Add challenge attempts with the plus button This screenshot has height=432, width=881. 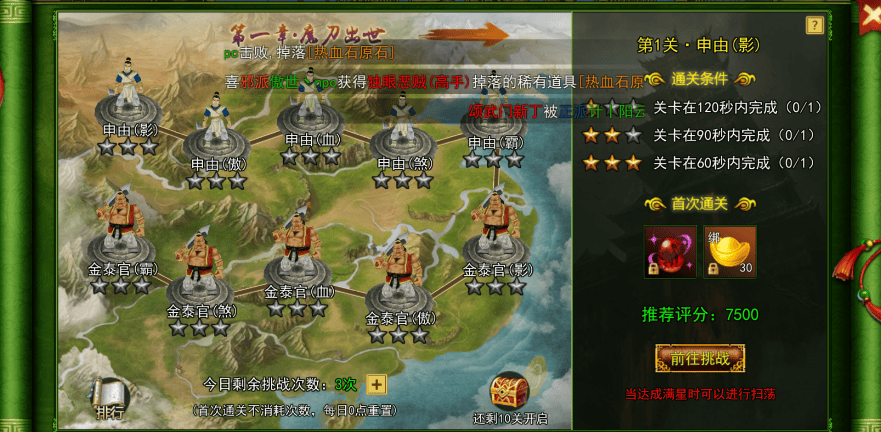click(x=376, y=384)
